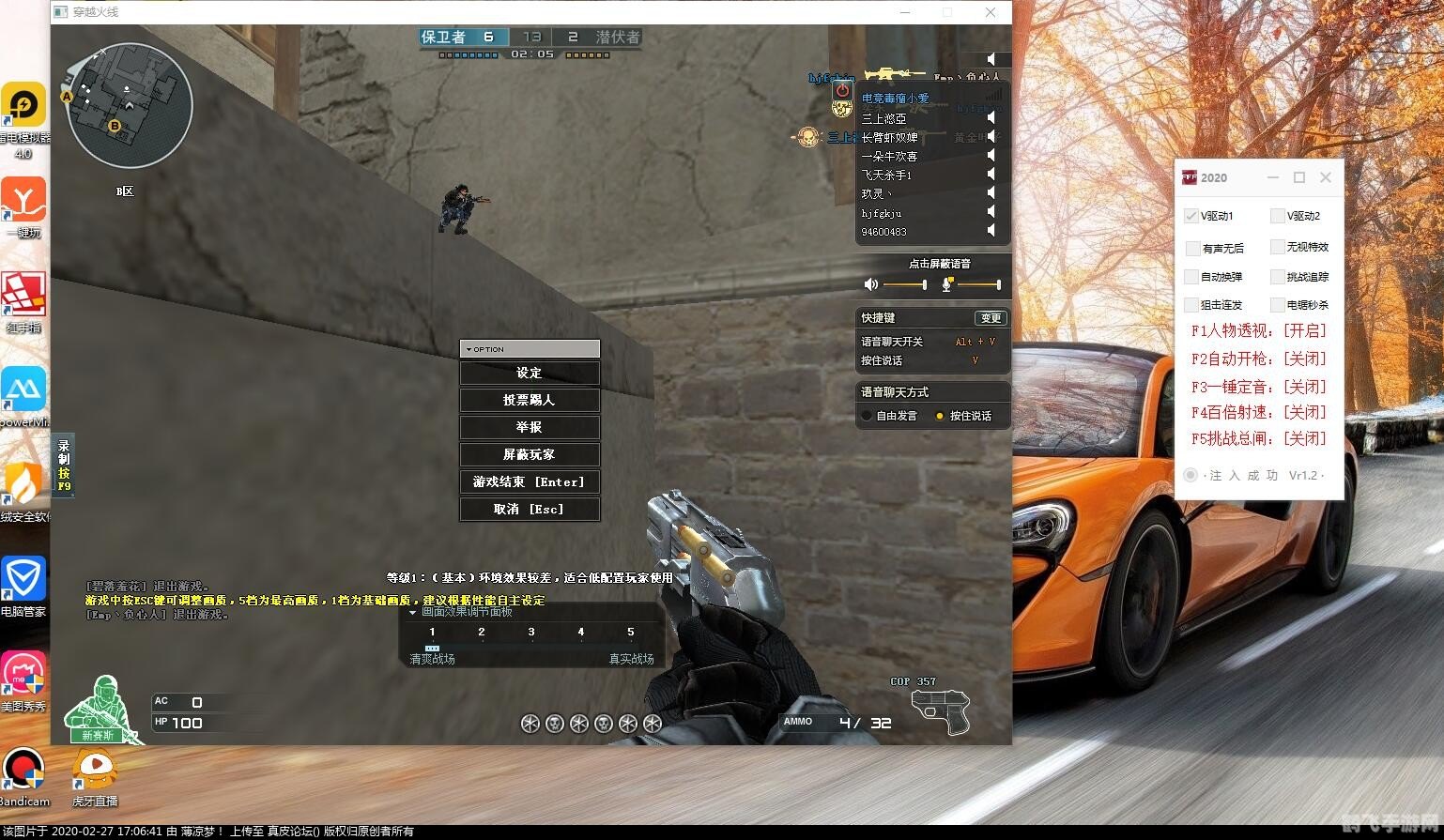Open the 屏蔽玩家 block player option
1444x840 pixels.
[530, 454]
